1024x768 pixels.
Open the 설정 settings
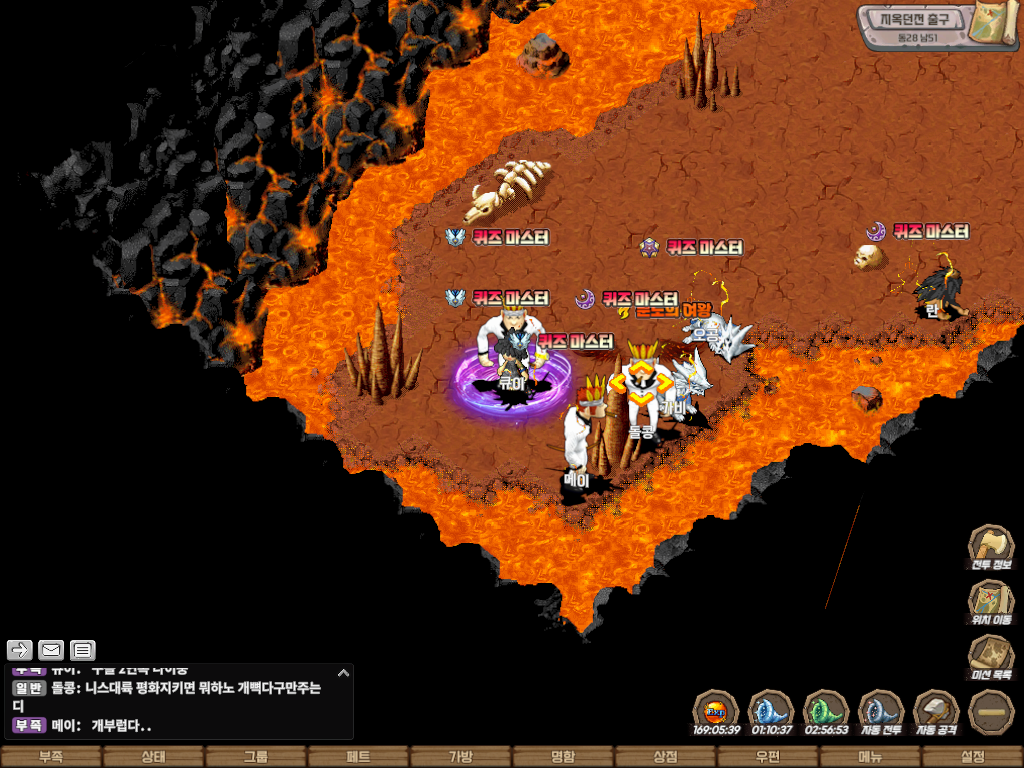[972, 757]
